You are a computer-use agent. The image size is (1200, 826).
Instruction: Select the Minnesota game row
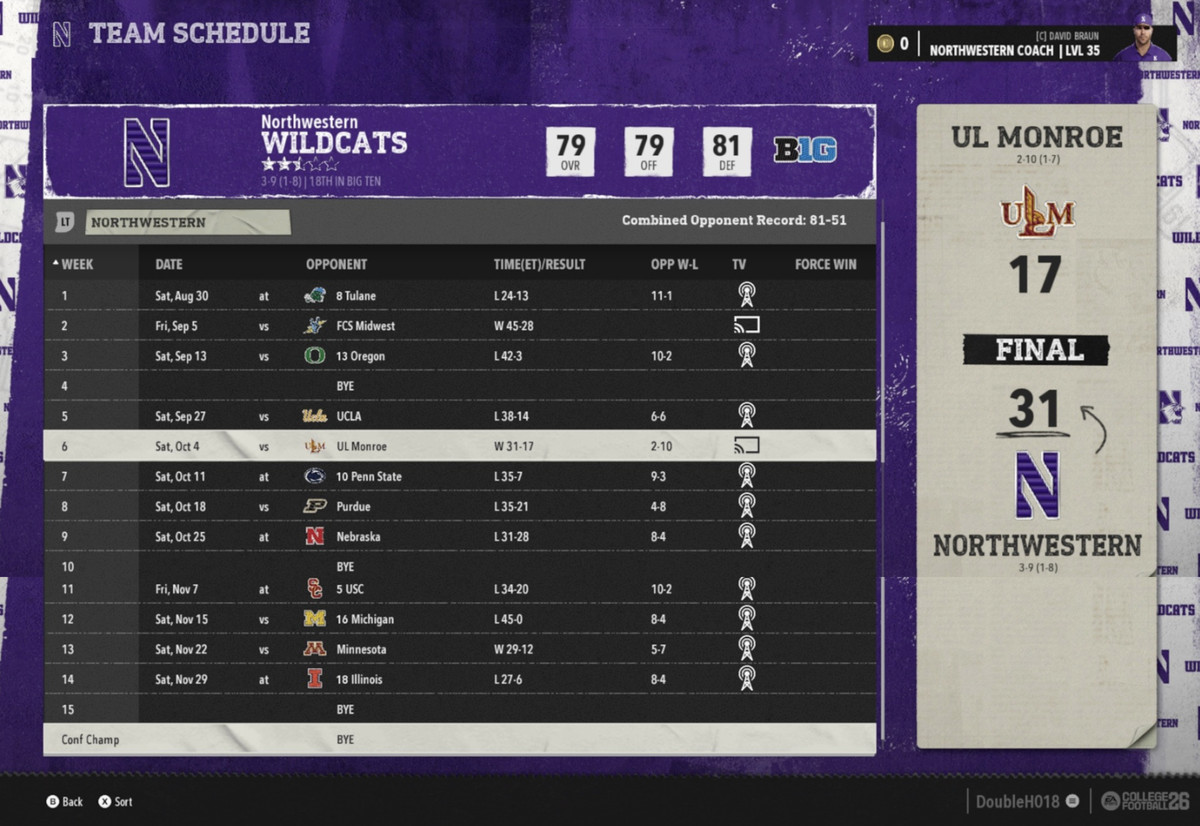tap(459, 649)
